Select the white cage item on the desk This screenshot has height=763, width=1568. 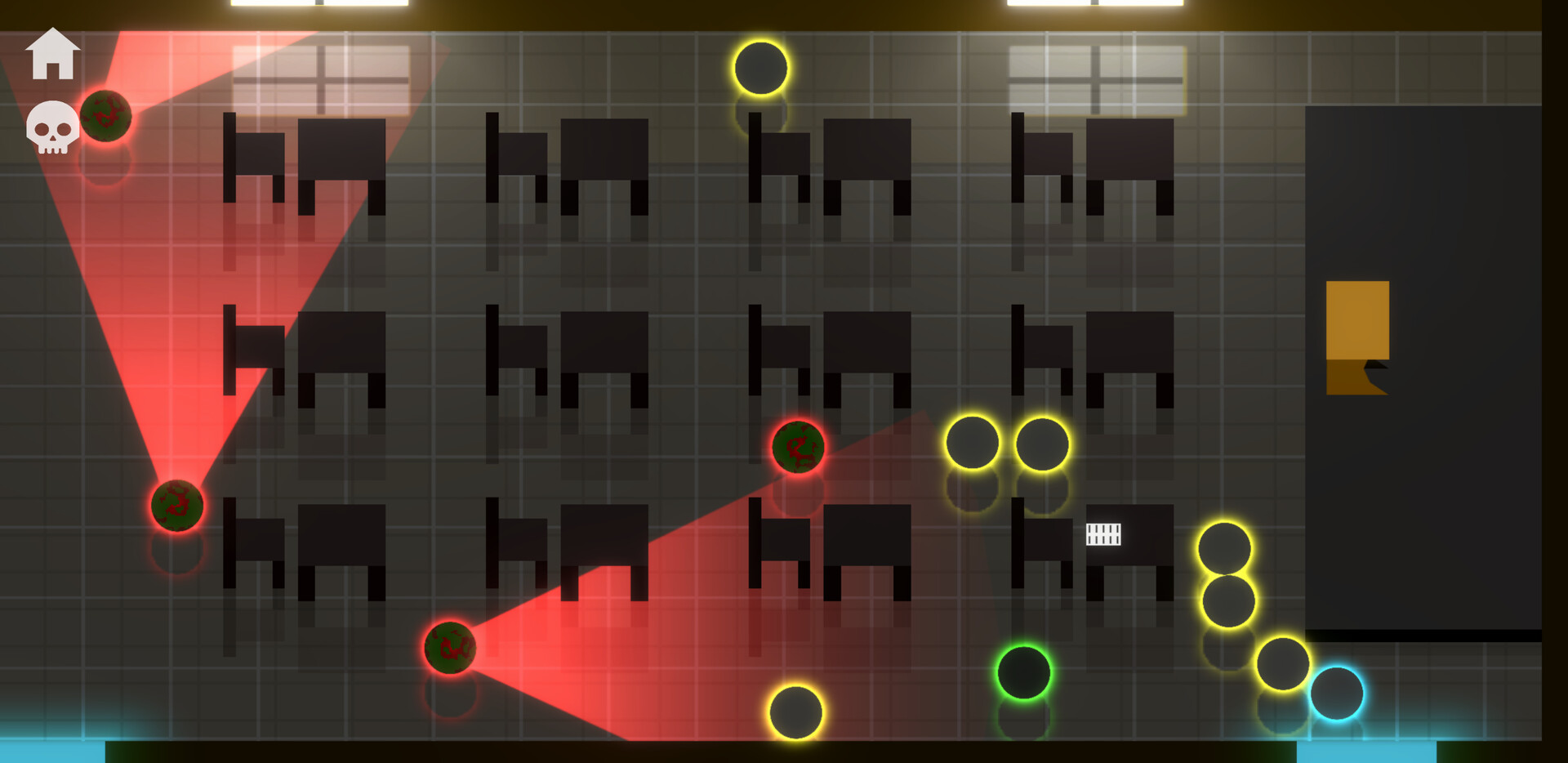(1104, 536)
